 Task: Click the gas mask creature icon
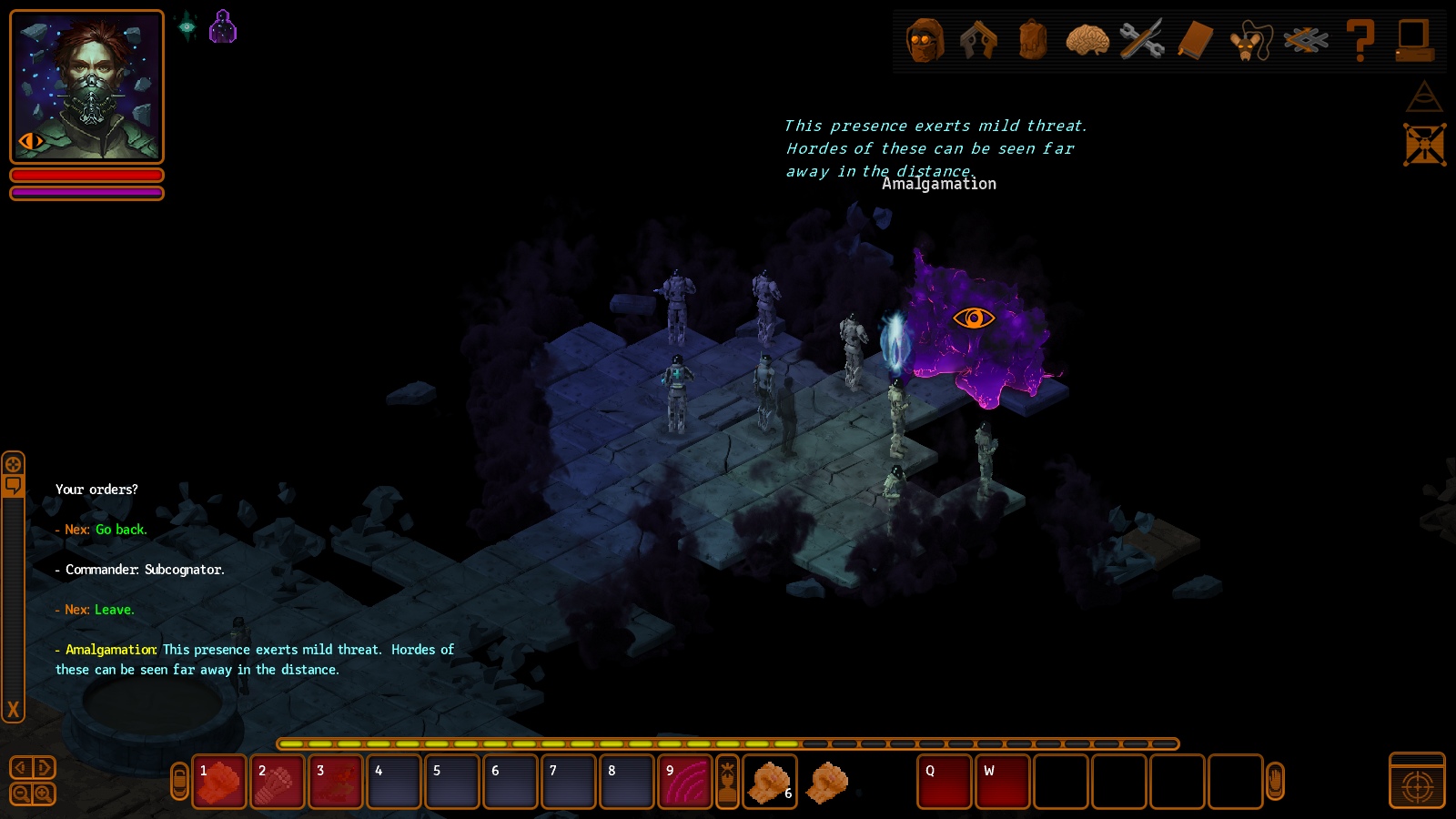tap(1250, 42)
